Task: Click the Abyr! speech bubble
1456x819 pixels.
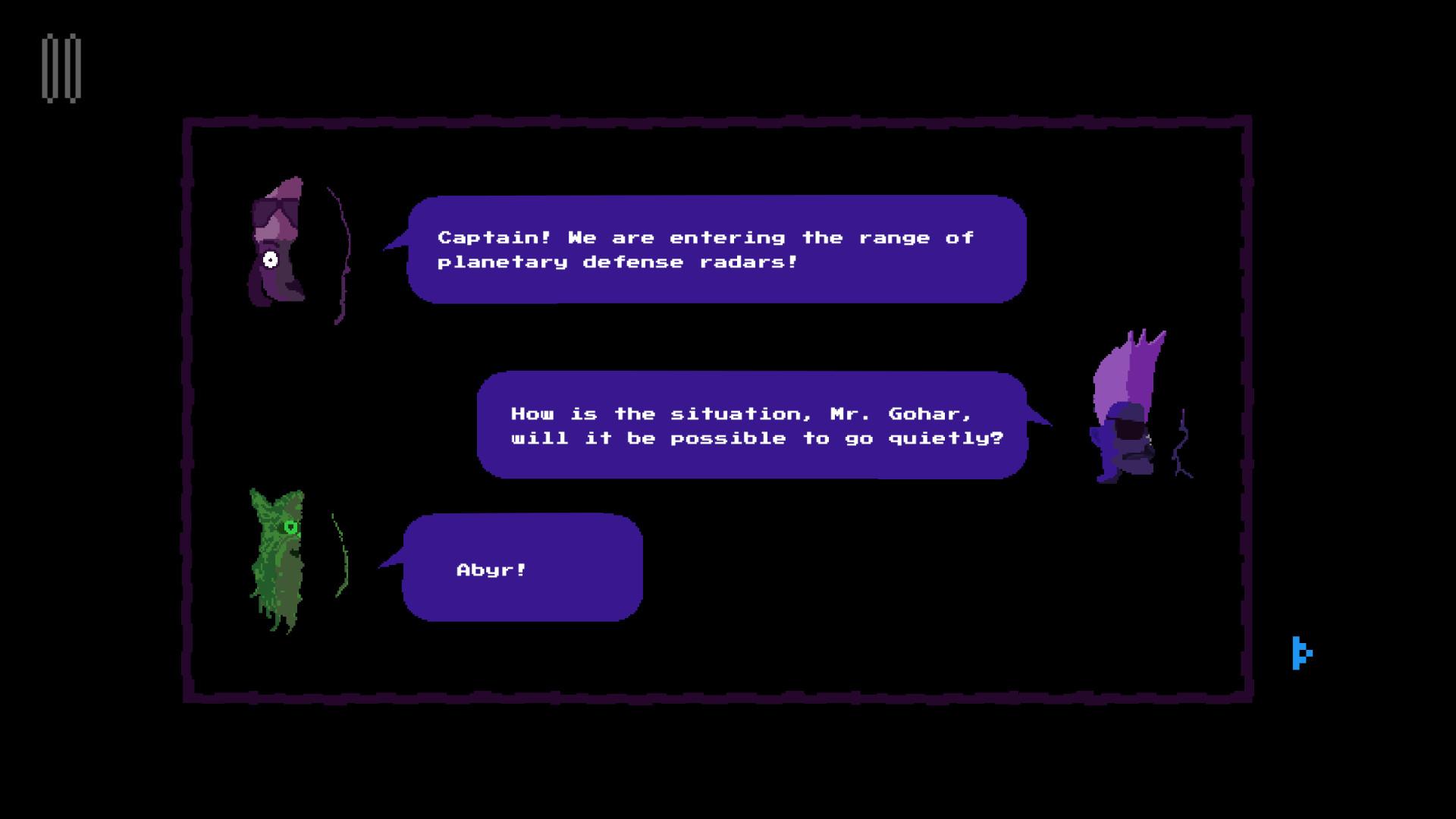Action: point(523,569)
